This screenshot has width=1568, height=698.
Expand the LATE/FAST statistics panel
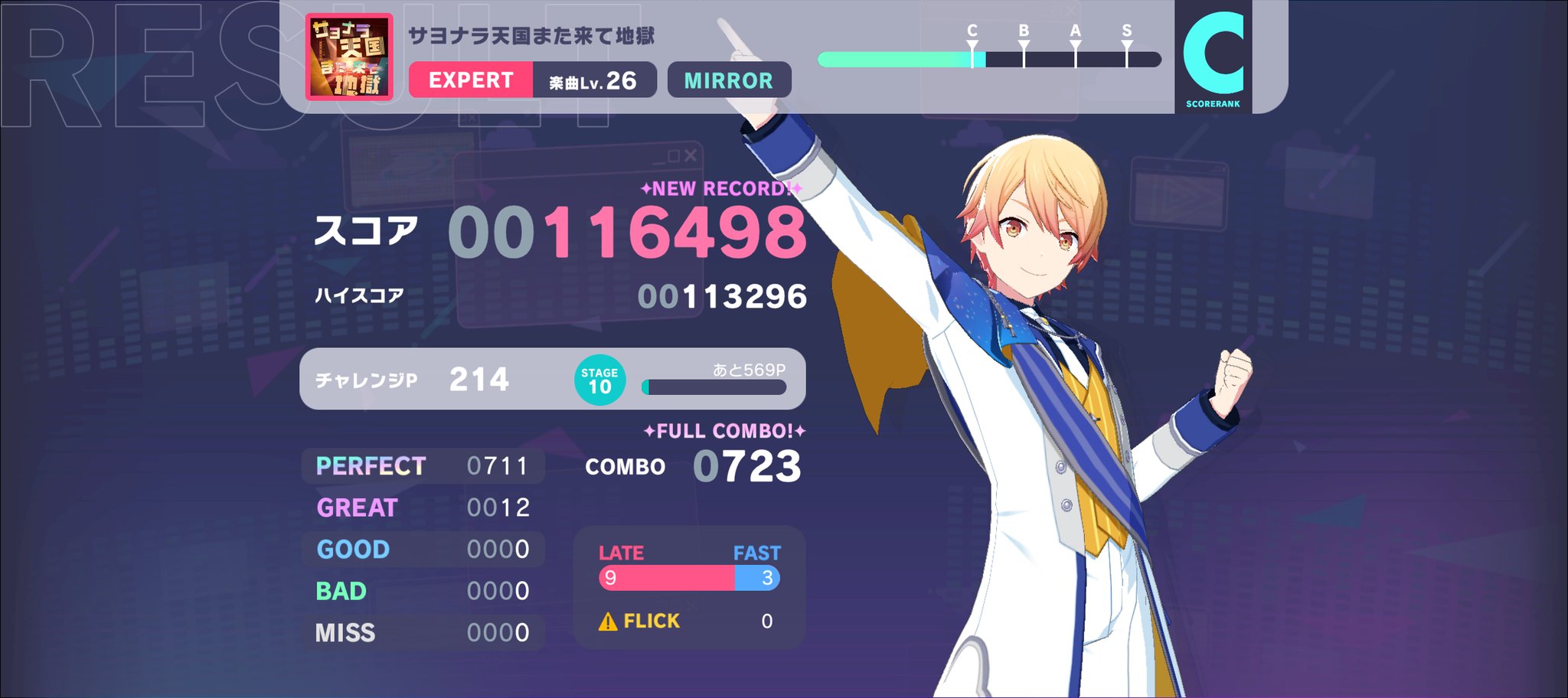688,591
